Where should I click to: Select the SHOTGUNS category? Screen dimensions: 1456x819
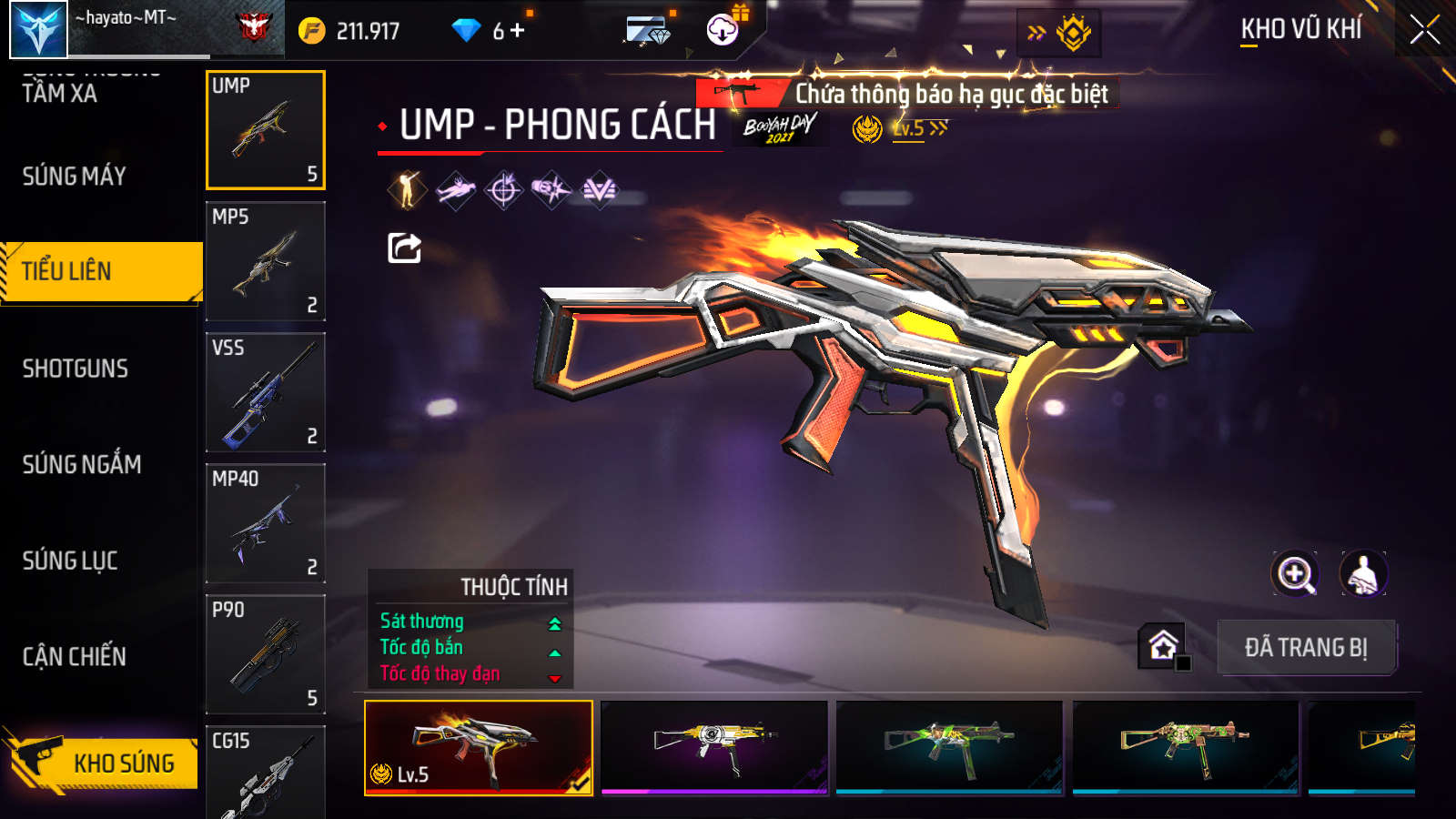[76, 369]
